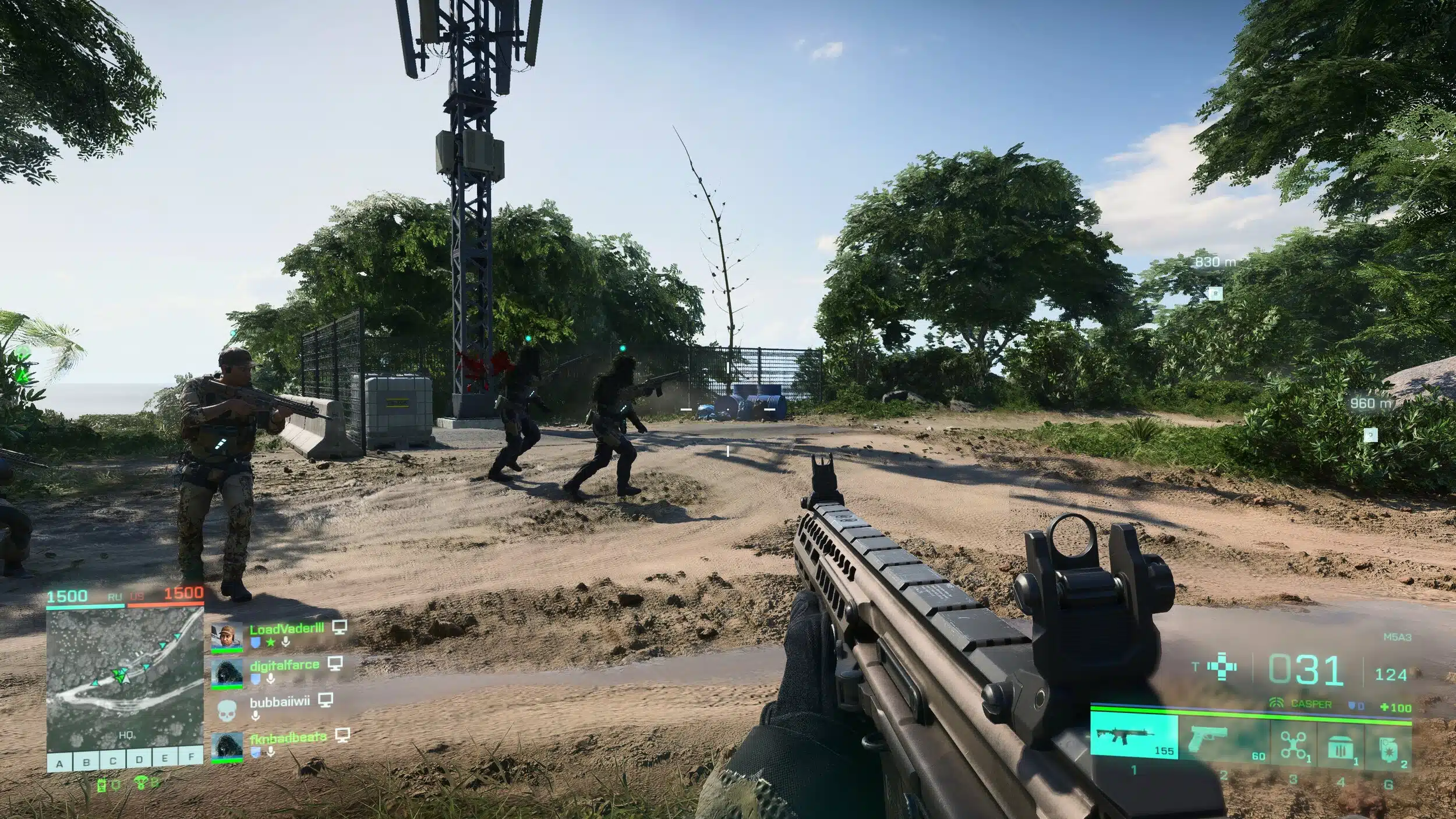Click Casper's motion sensor specialist icon

pyautogui.click(x=1275, y=702)
